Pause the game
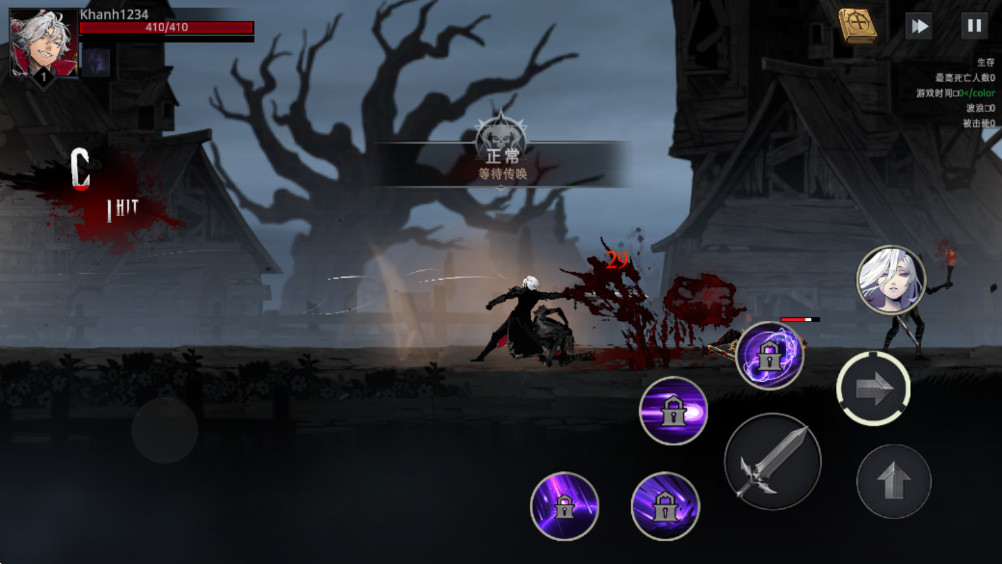The image size is (1002, 564). (973, 26)
